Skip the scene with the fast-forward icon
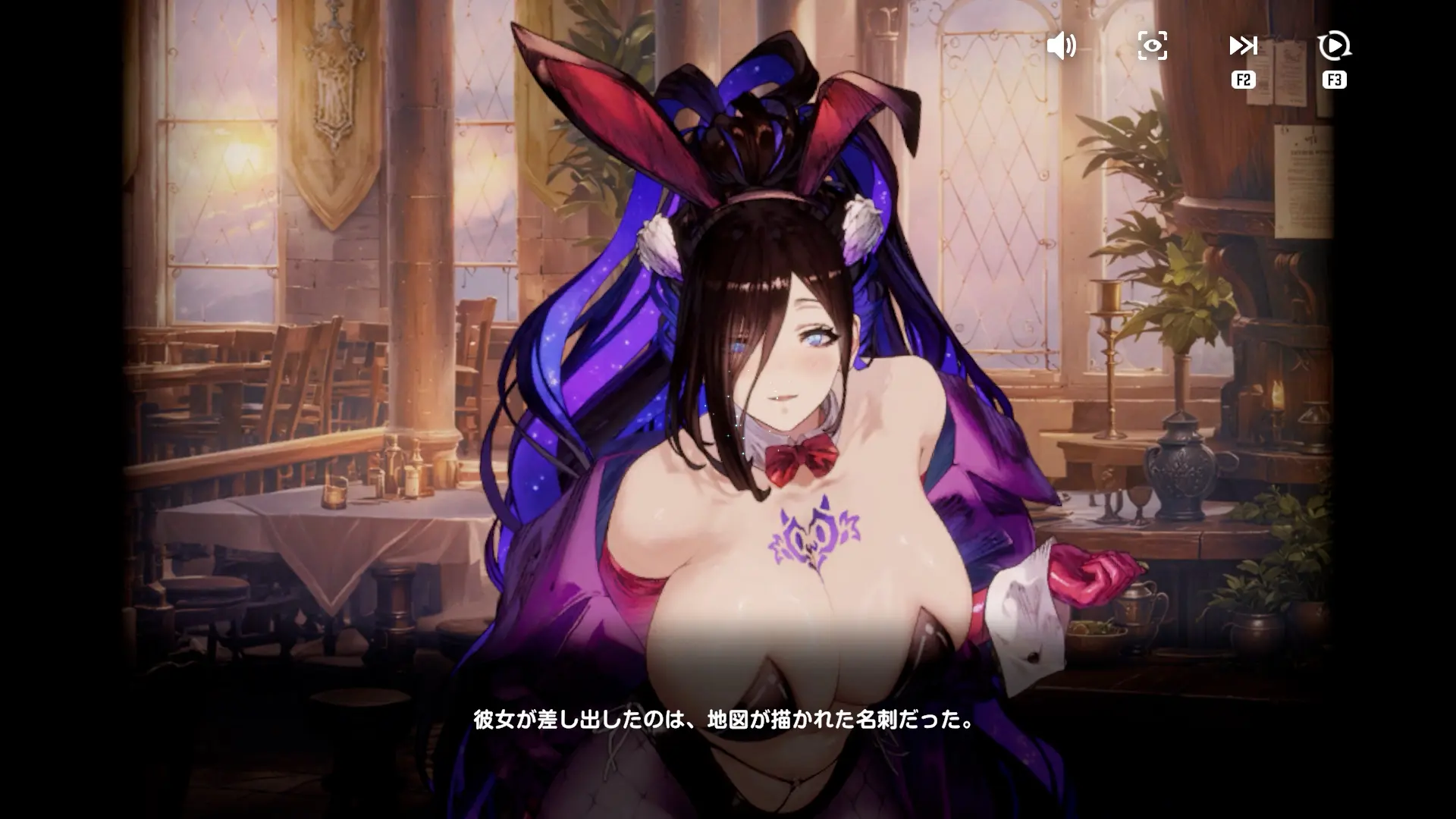The width and height of the screenshot is (1456, 819). pyautogui.click(x=1243, y=46)
